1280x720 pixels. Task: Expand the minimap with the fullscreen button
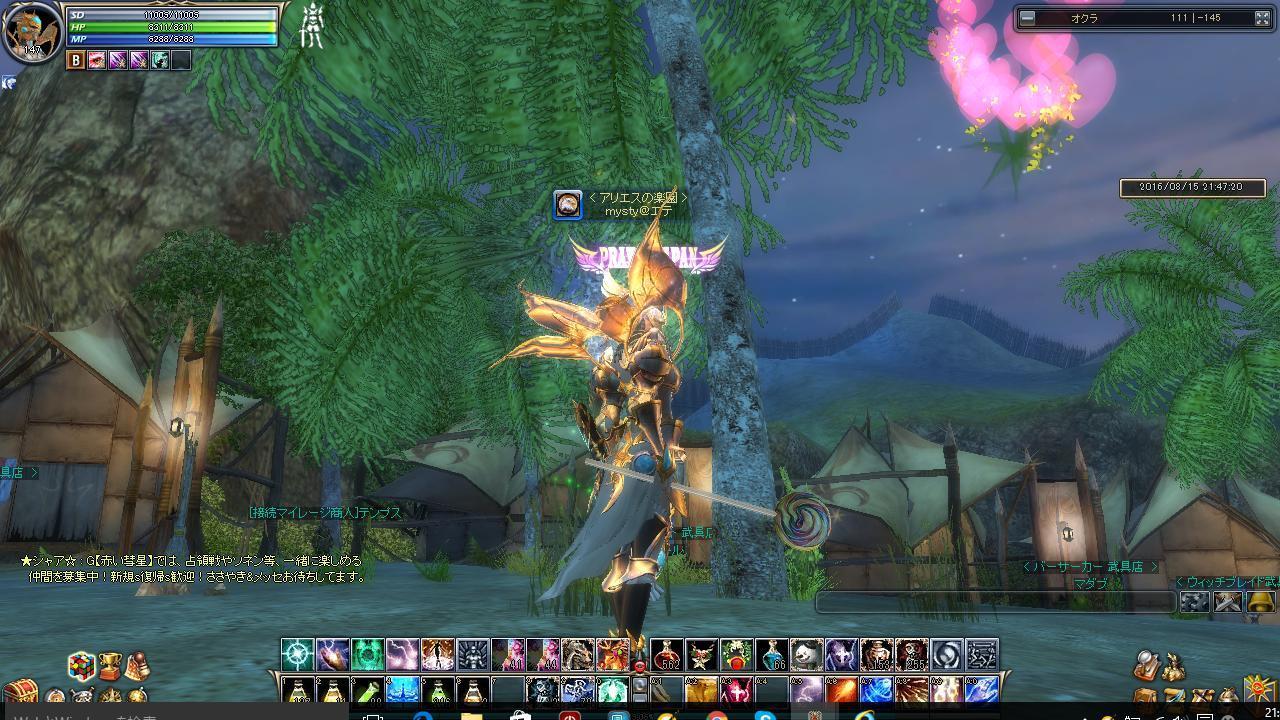point(1262,18)
